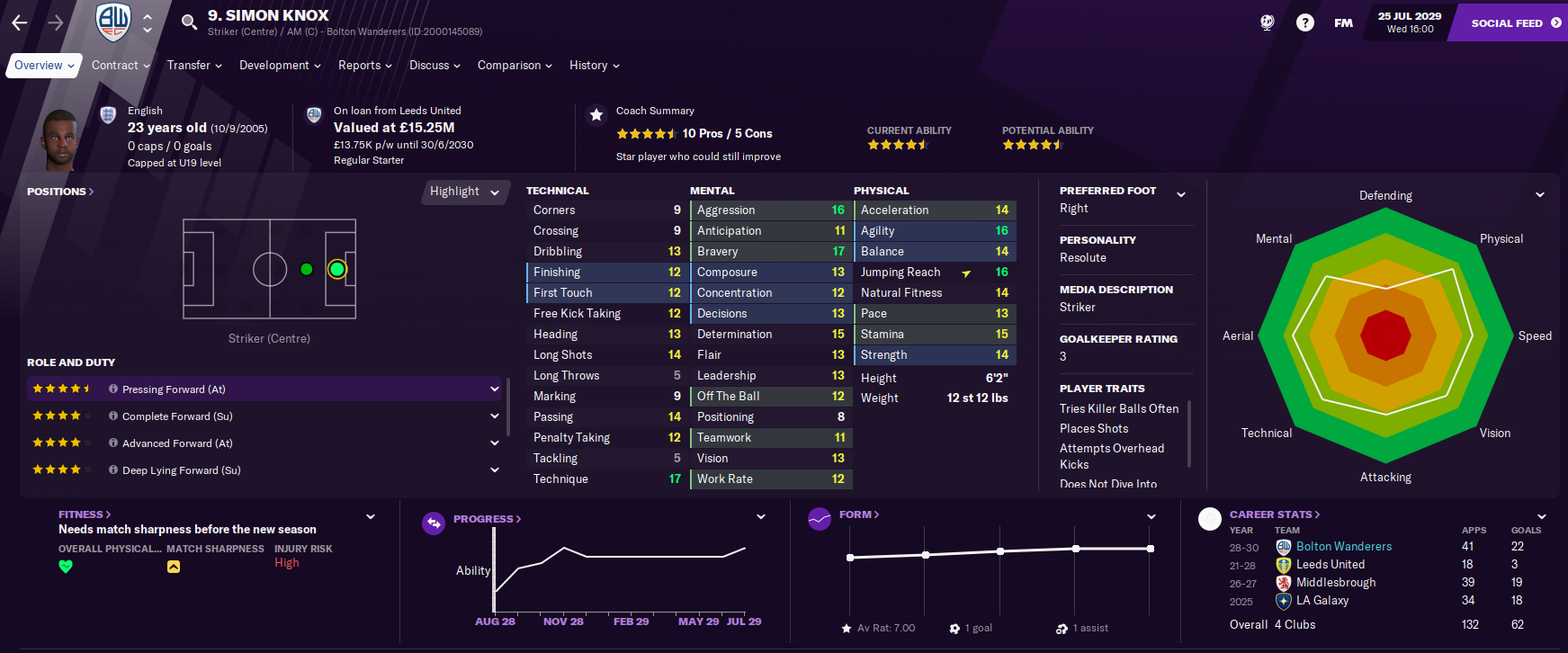Open the Bolton Wanderers team link
This screenshot has height=653, width=1568.
pos(1343,547)
